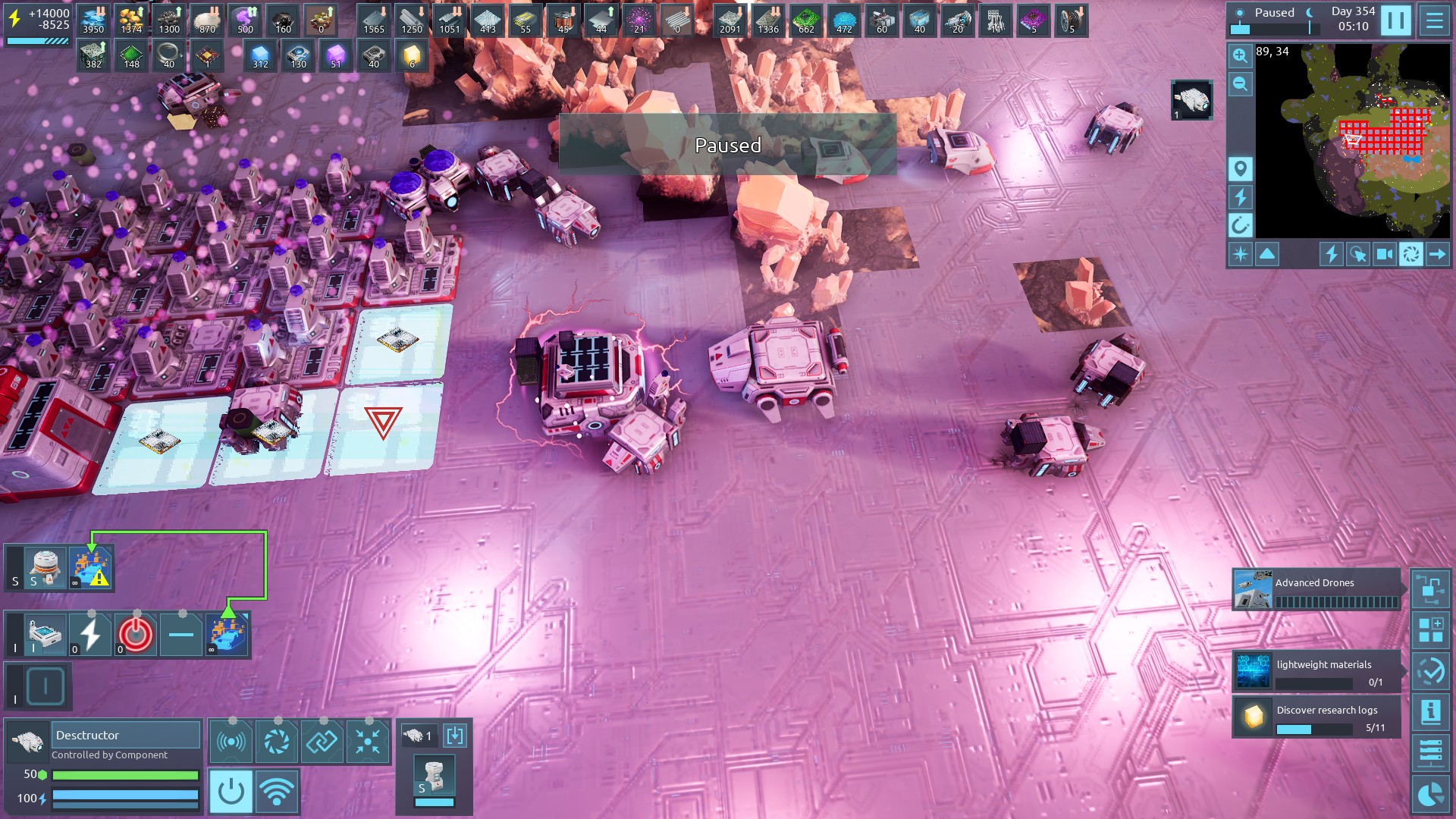1456x819 pixels.
Task: Zoom in on the minimap
Action: pyautogui.click(x=1240, y=55)
